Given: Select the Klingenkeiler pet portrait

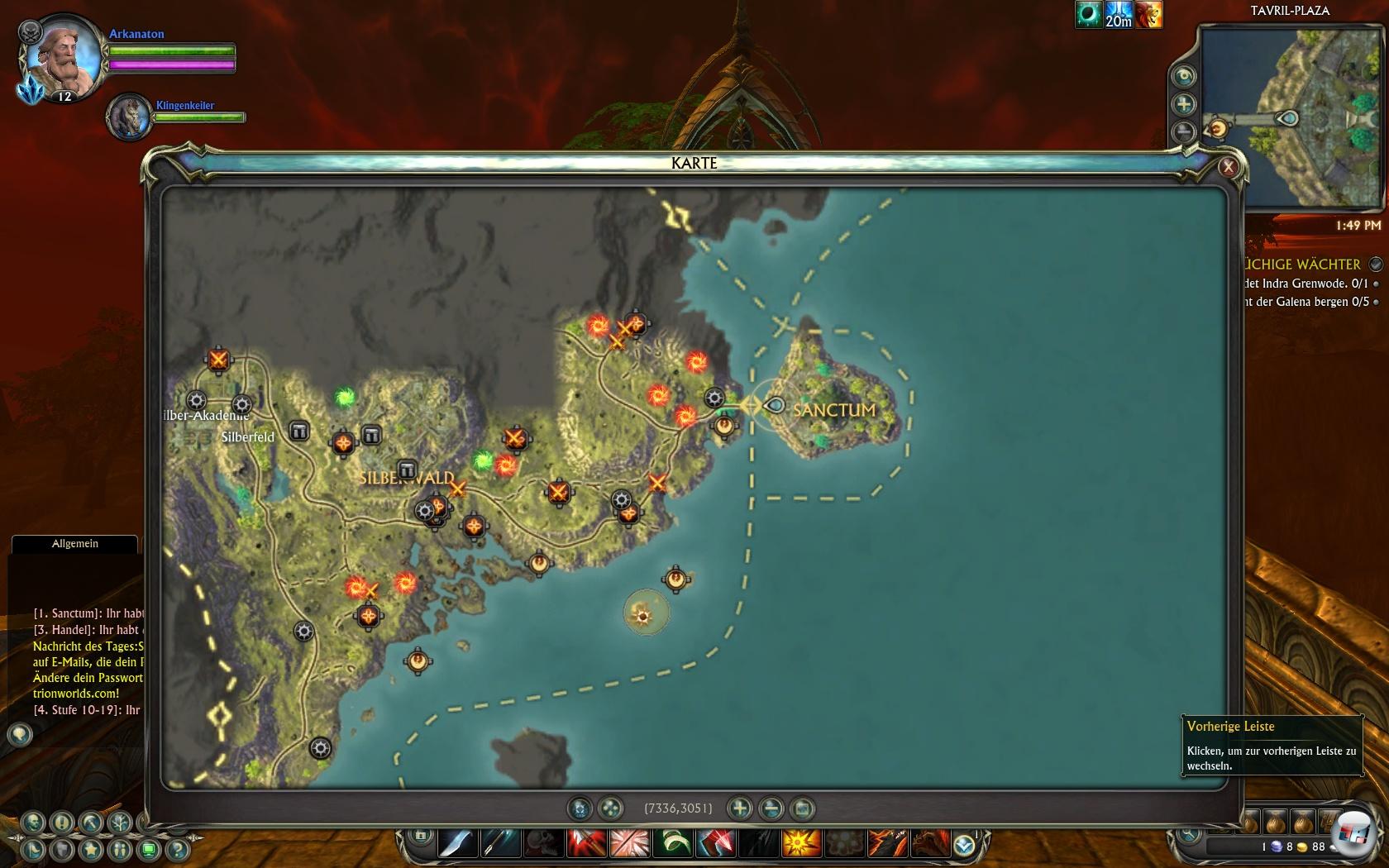Looking at the screenshot, I should [x=130, y=116].
